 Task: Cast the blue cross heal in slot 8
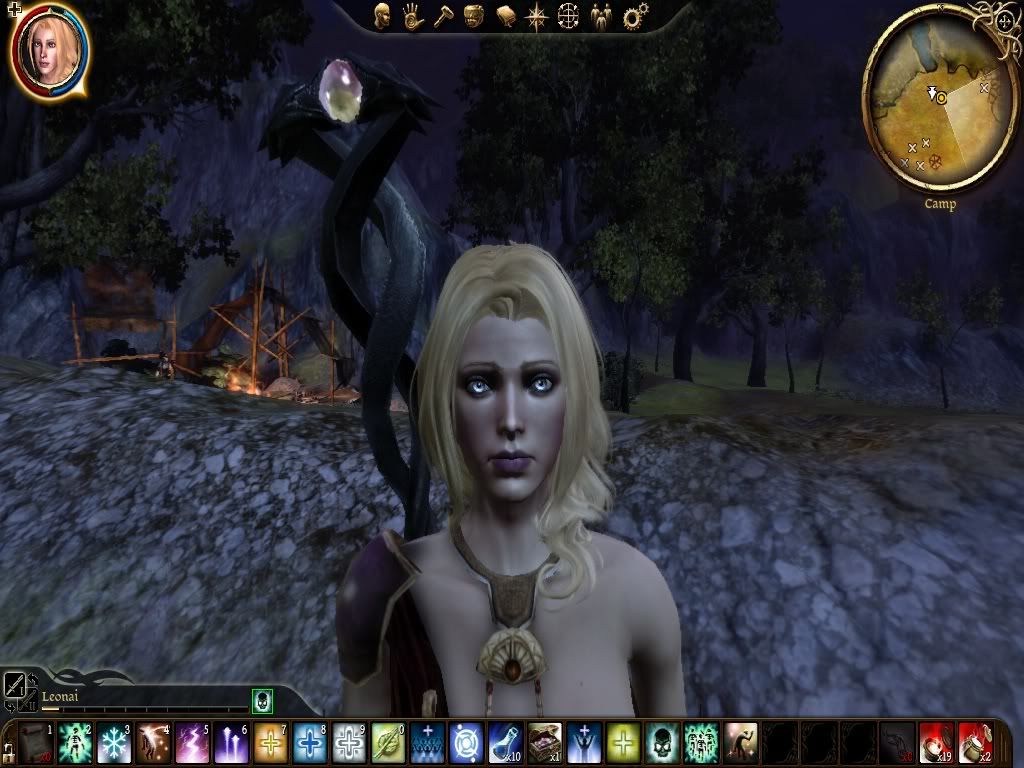point(309,744)
